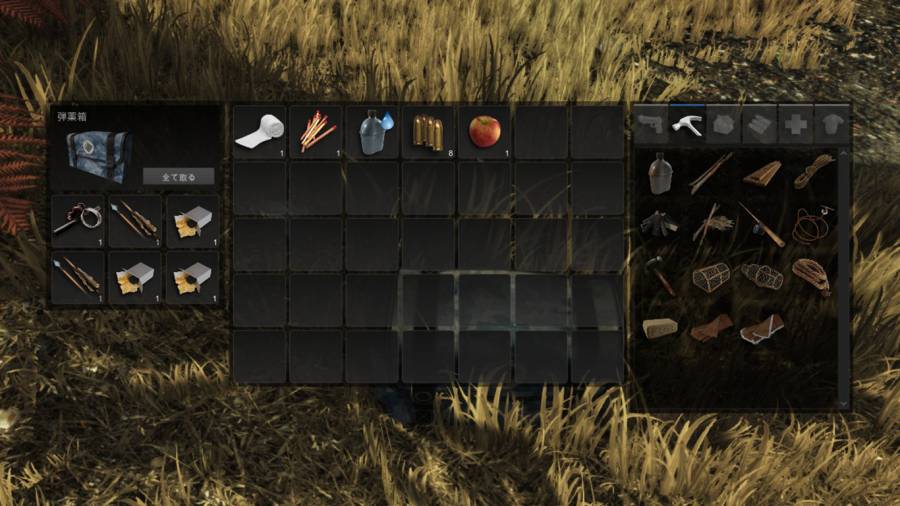Select the red apple slot
The height and width of the screenshot is (506, 900).
pos(485,133)
